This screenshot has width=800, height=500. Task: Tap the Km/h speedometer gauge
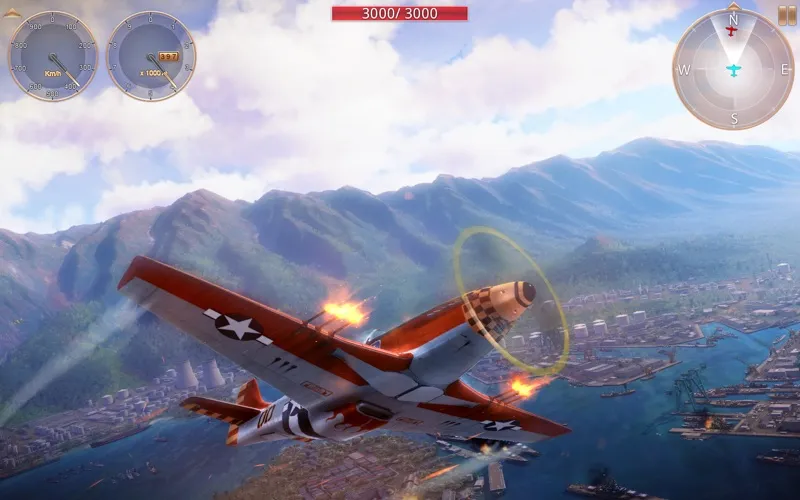pos(52,56)
